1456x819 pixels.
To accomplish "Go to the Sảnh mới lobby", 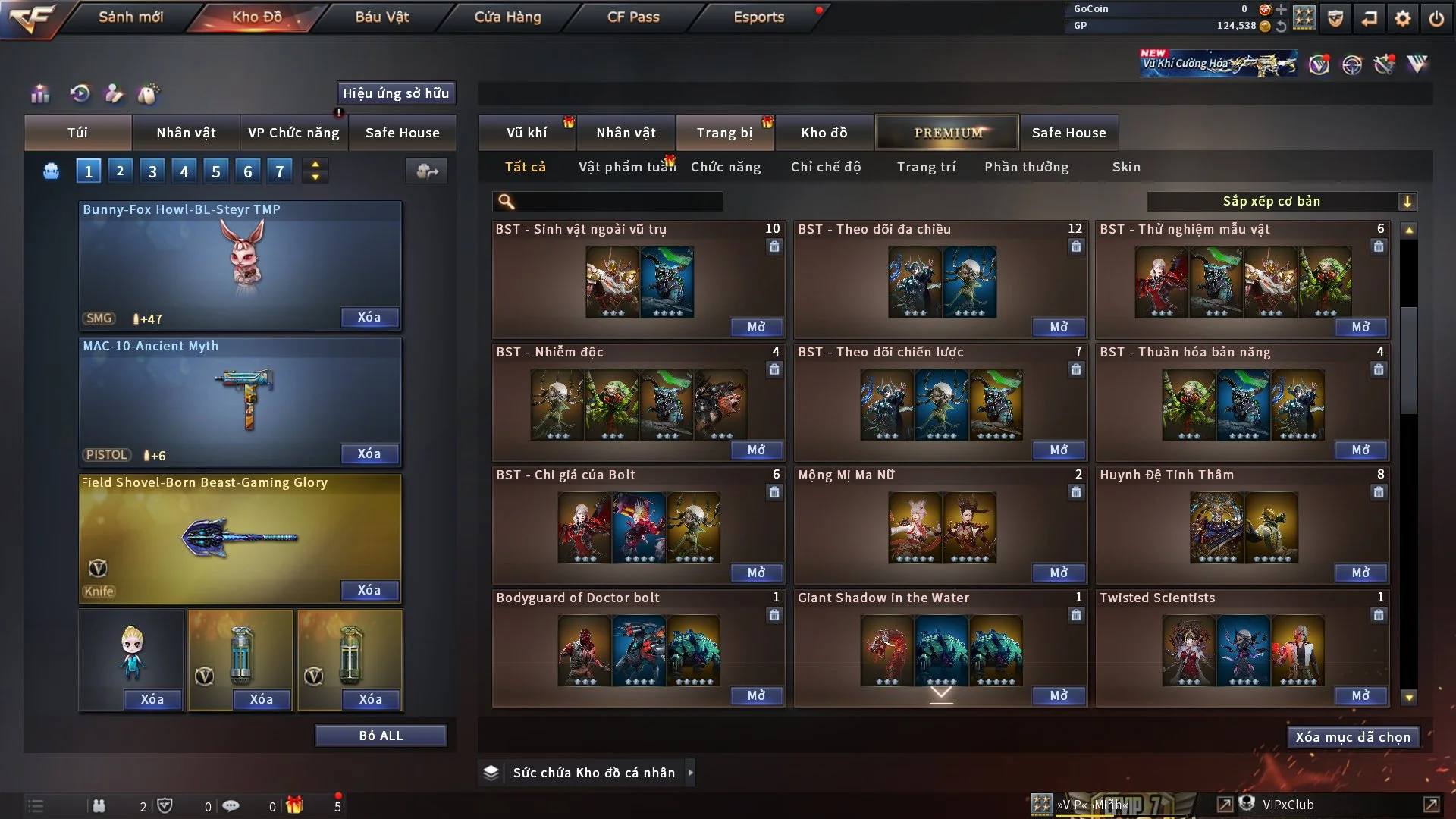I will [130, 17].
